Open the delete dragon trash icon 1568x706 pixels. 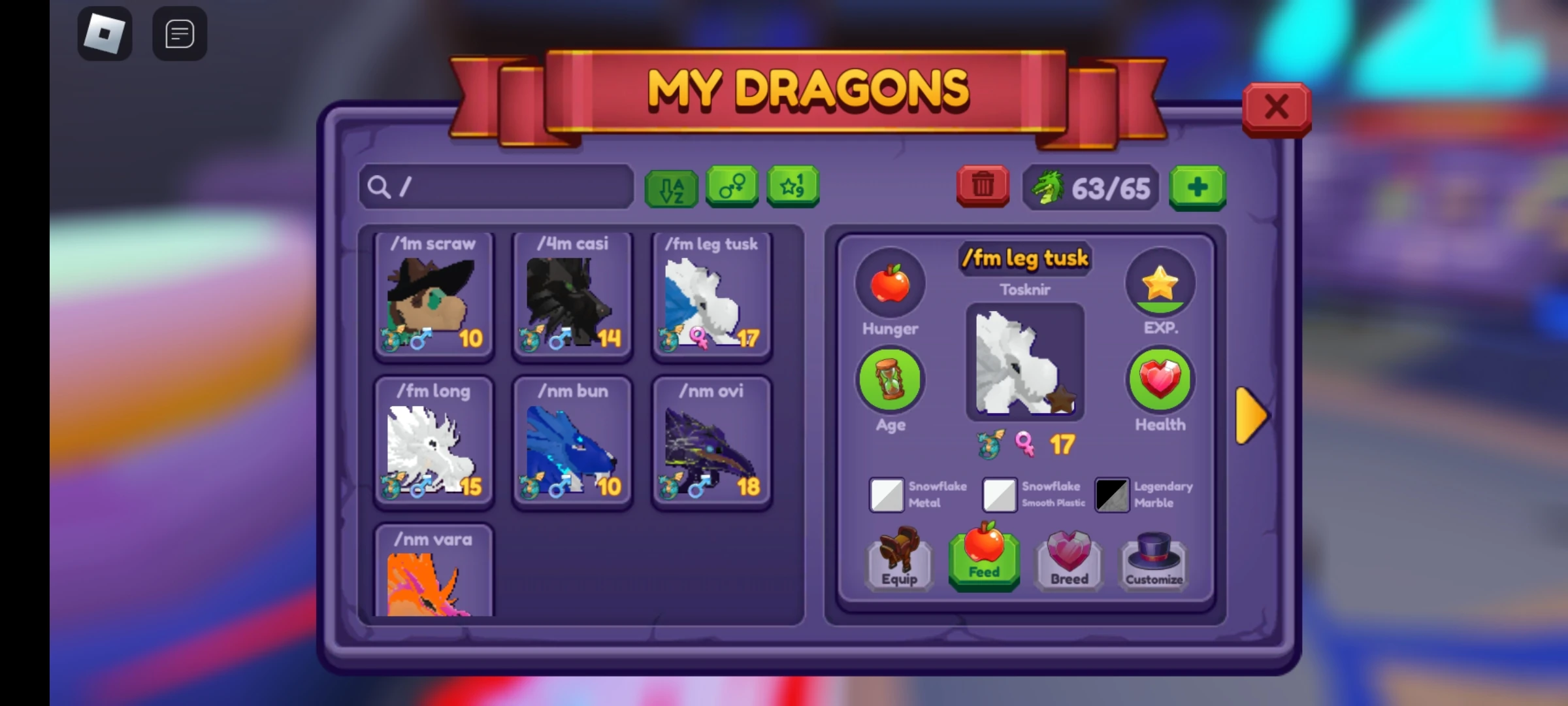[982, 188]
